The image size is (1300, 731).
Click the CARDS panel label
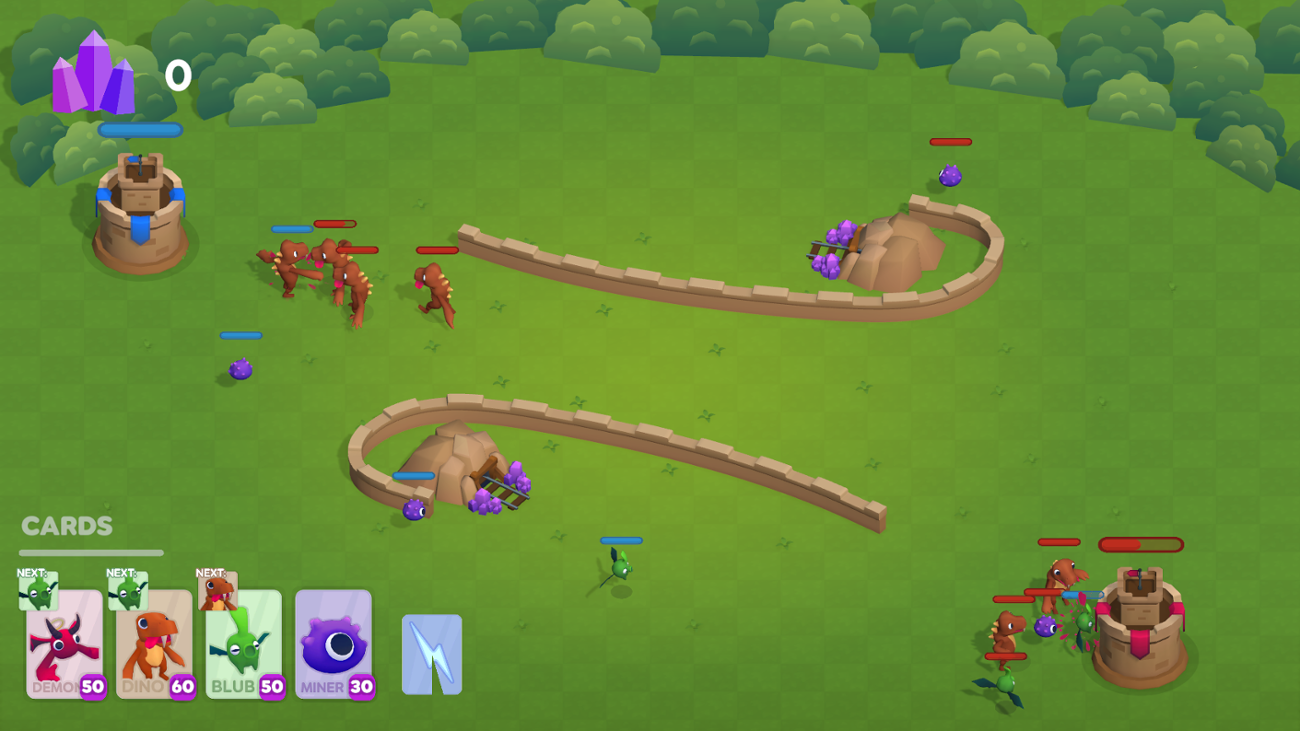(65, 525)
